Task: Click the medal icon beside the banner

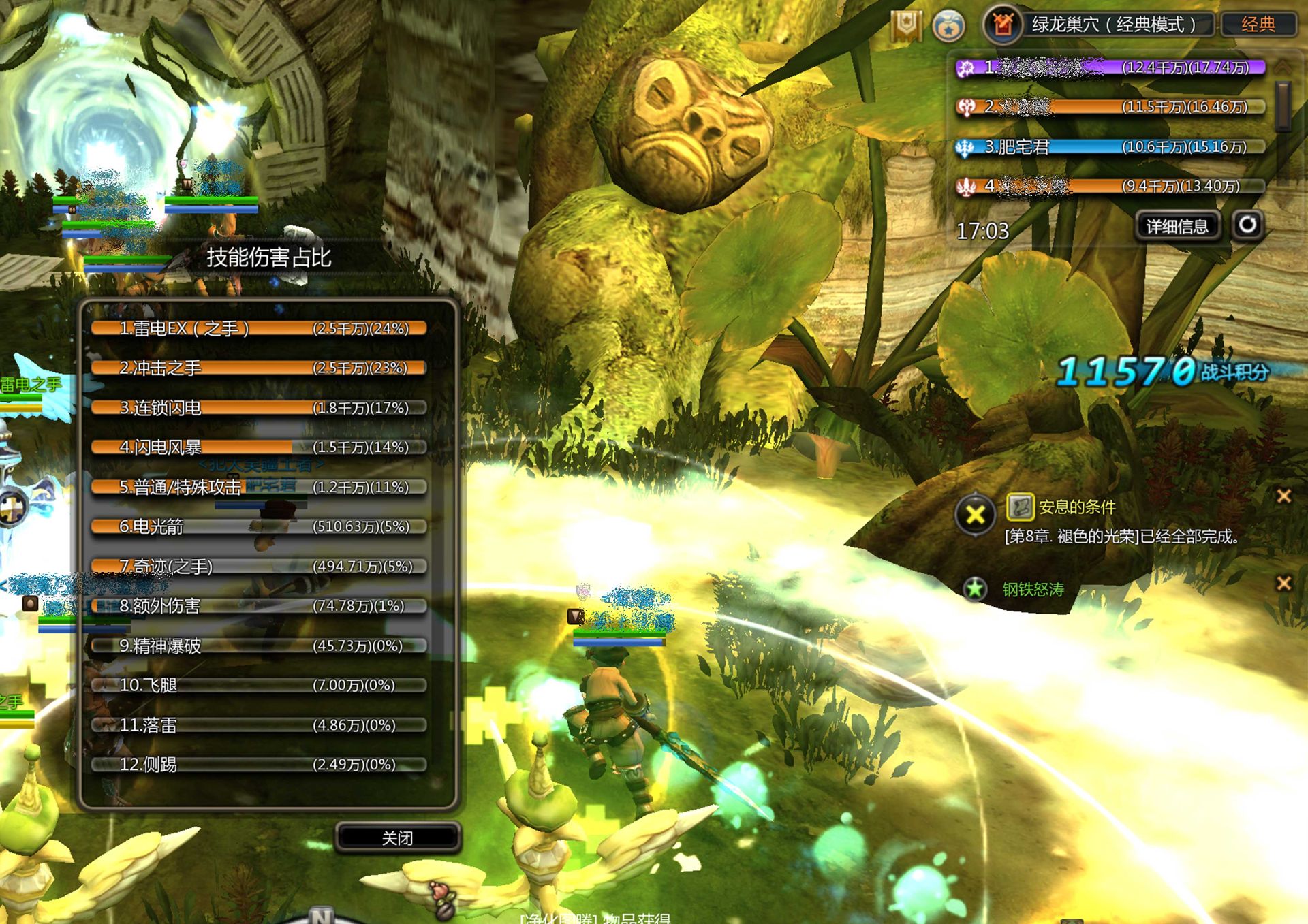Action: pos(948,27)
